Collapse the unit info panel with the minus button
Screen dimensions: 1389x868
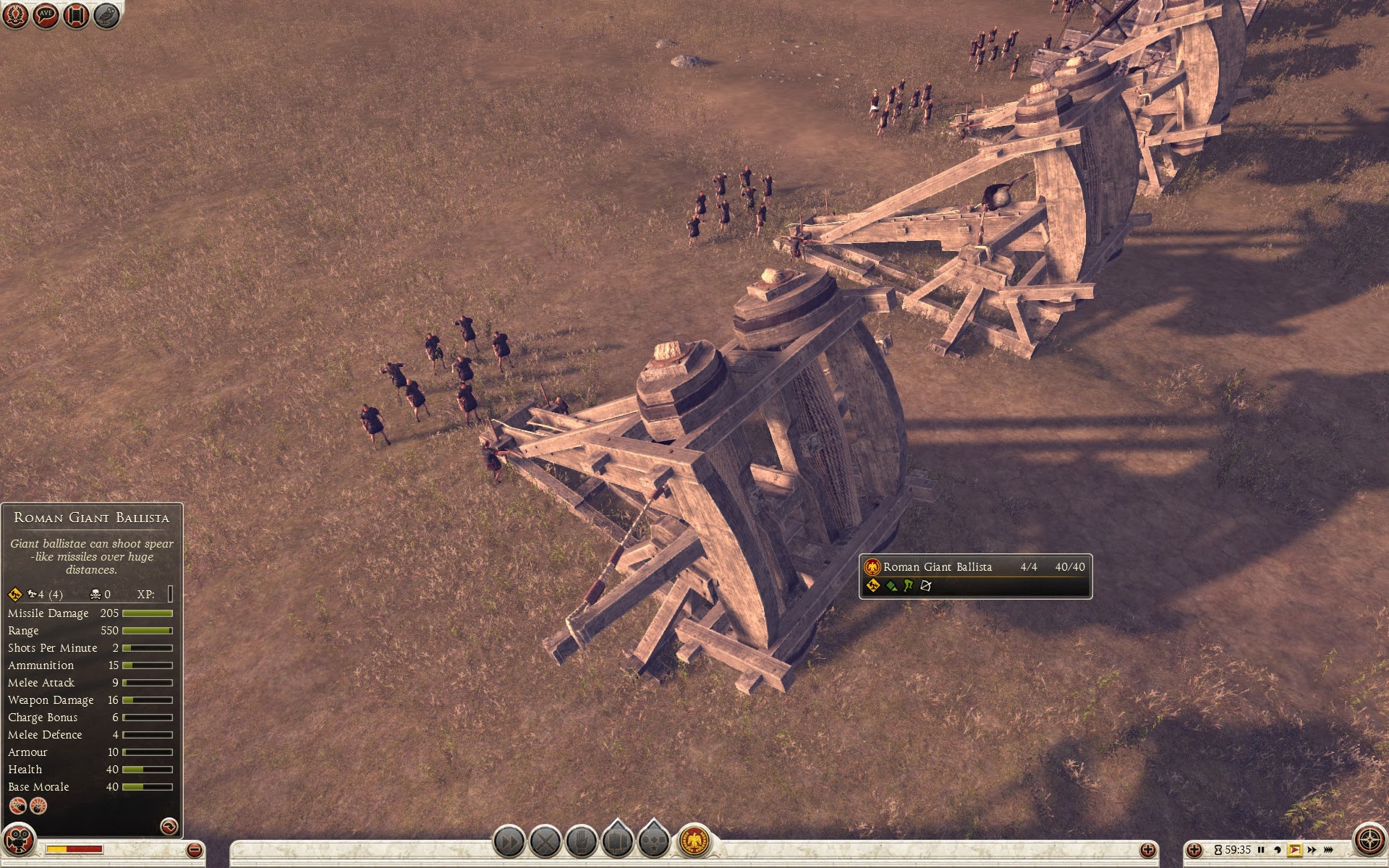point(193,850)
